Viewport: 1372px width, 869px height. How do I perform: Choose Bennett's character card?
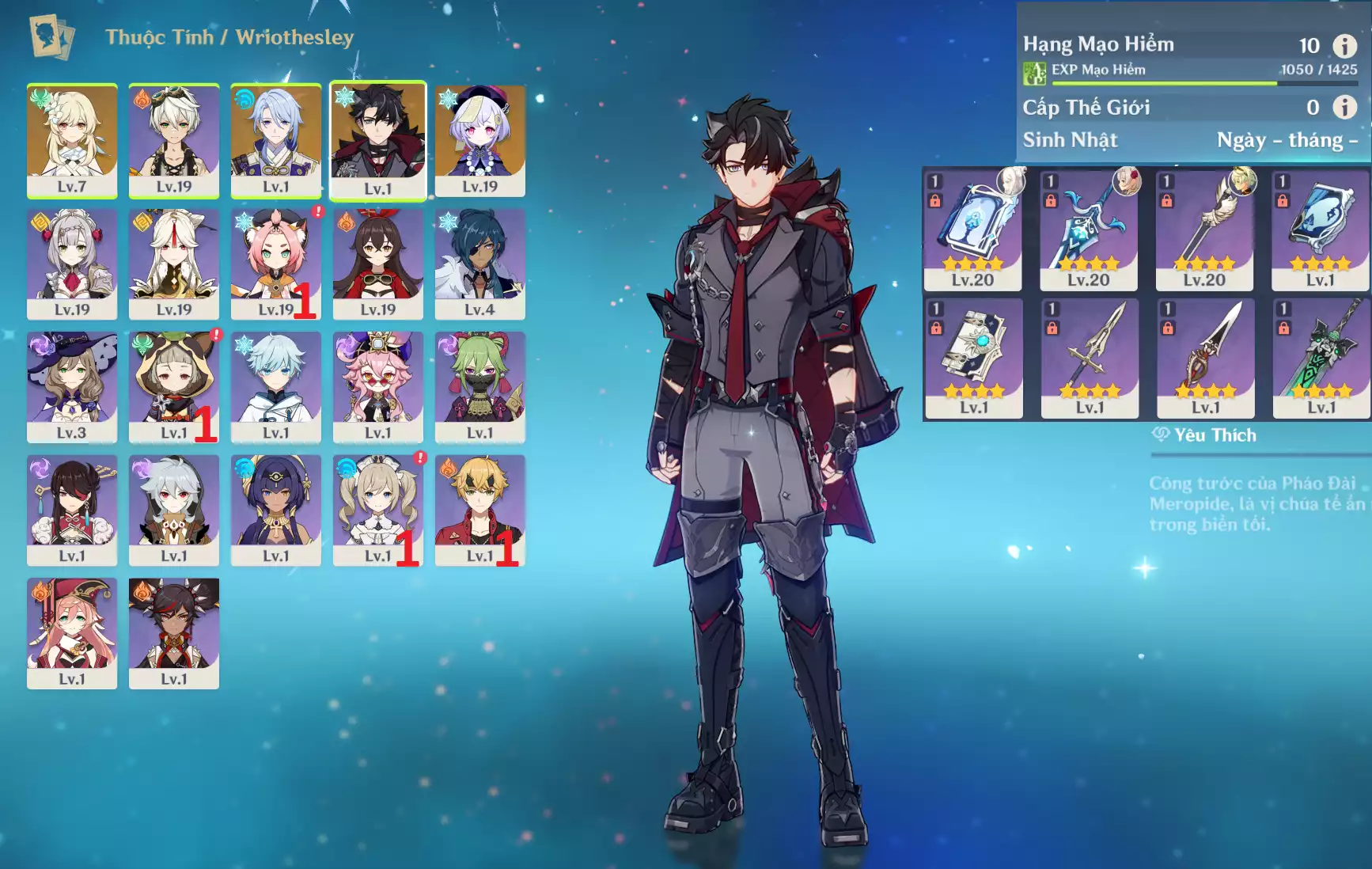(174, 140)
